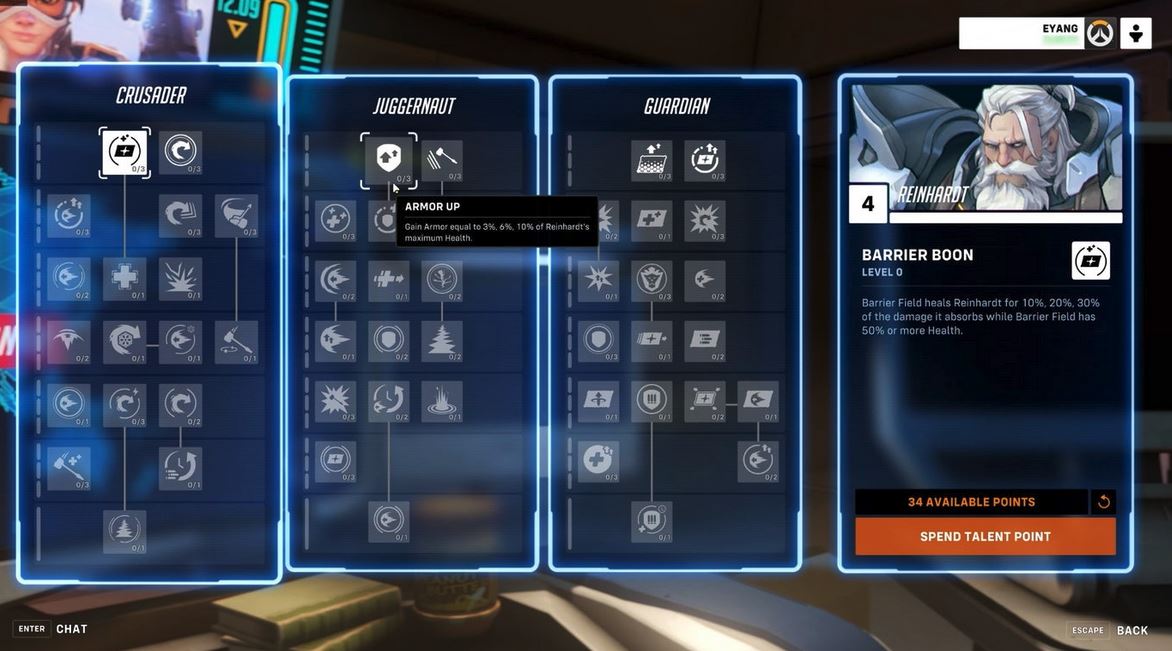1172x651 pixels.
Task: Reset talent points with the circular arrow button
Action: coord(1104,502)
